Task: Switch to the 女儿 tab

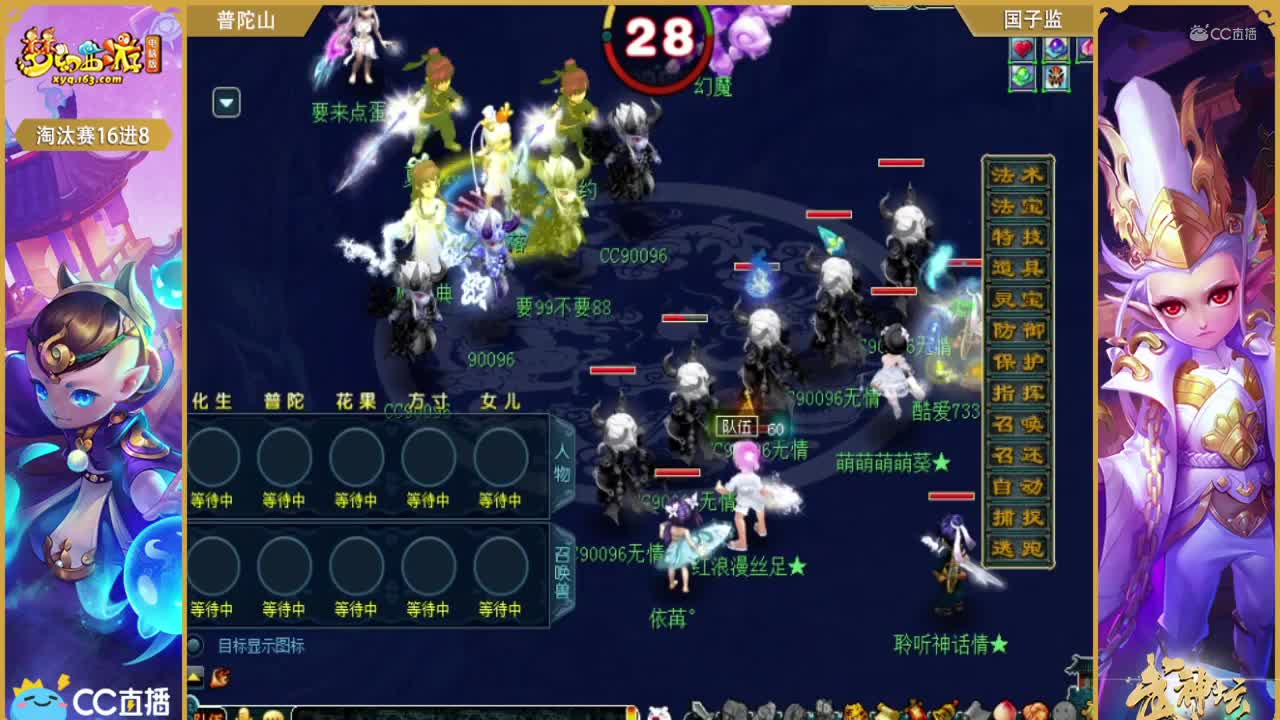Action: click(498, 399)
